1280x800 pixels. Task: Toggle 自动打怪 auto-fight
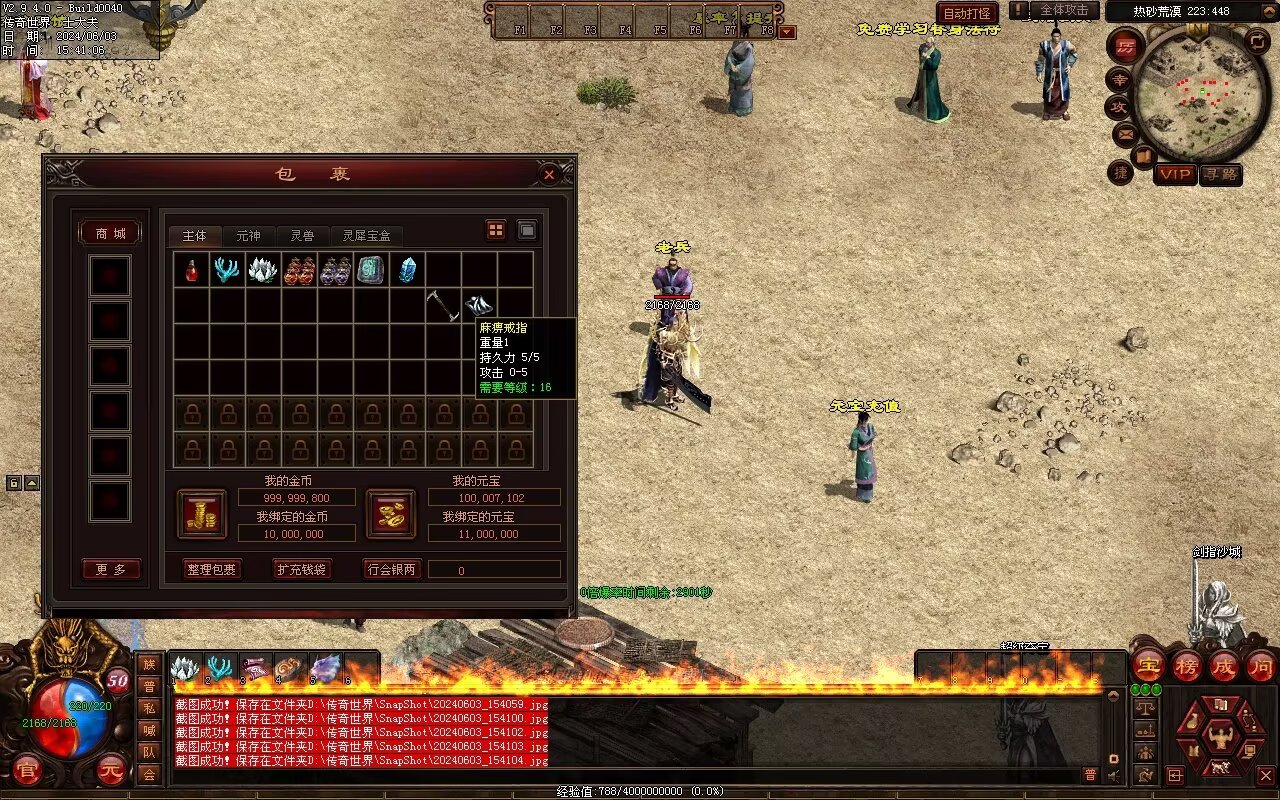click(x=967, y=14)
